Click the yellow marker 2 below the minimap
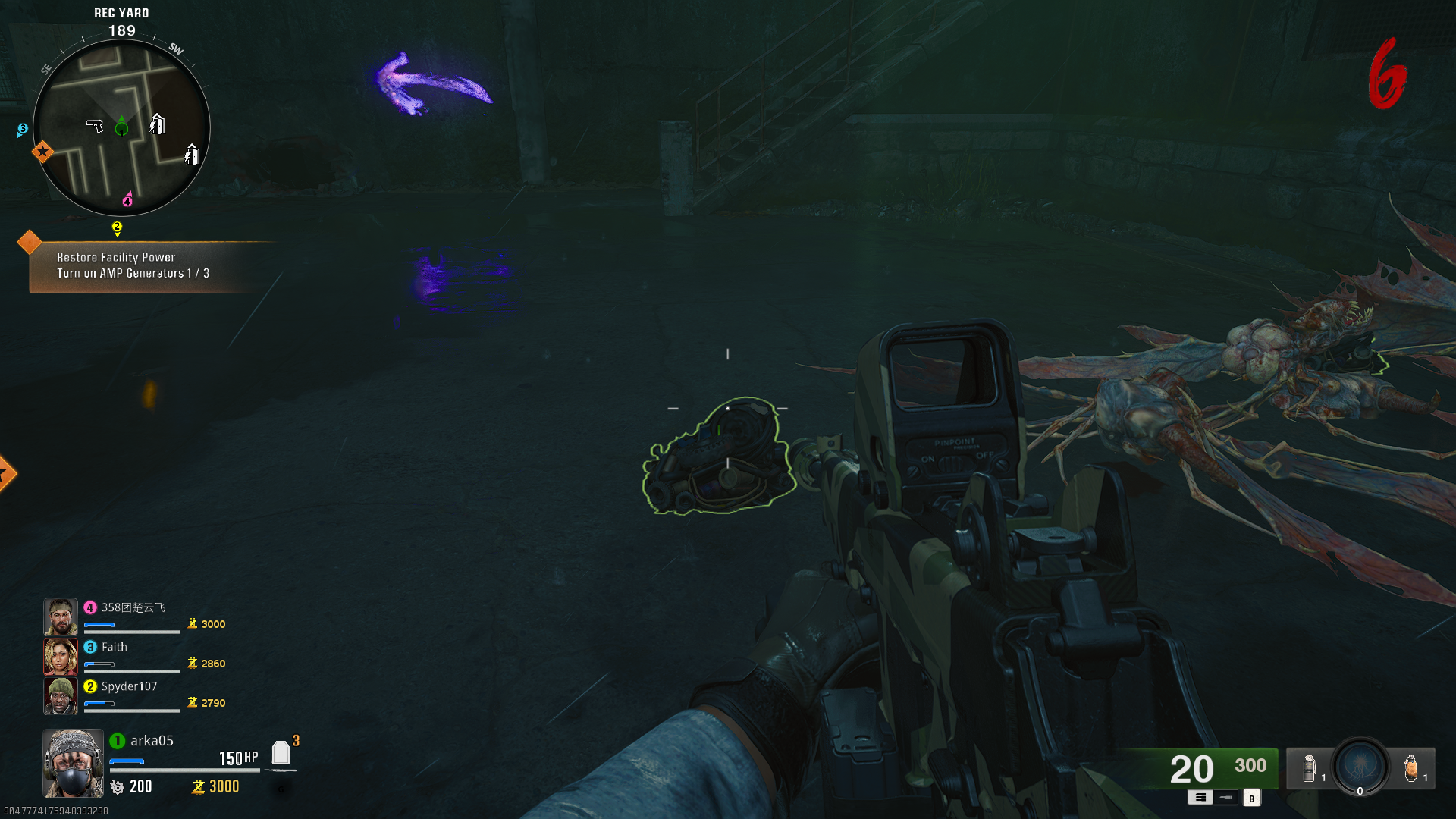The image size is (1456, 819). (x=117, y=227)
